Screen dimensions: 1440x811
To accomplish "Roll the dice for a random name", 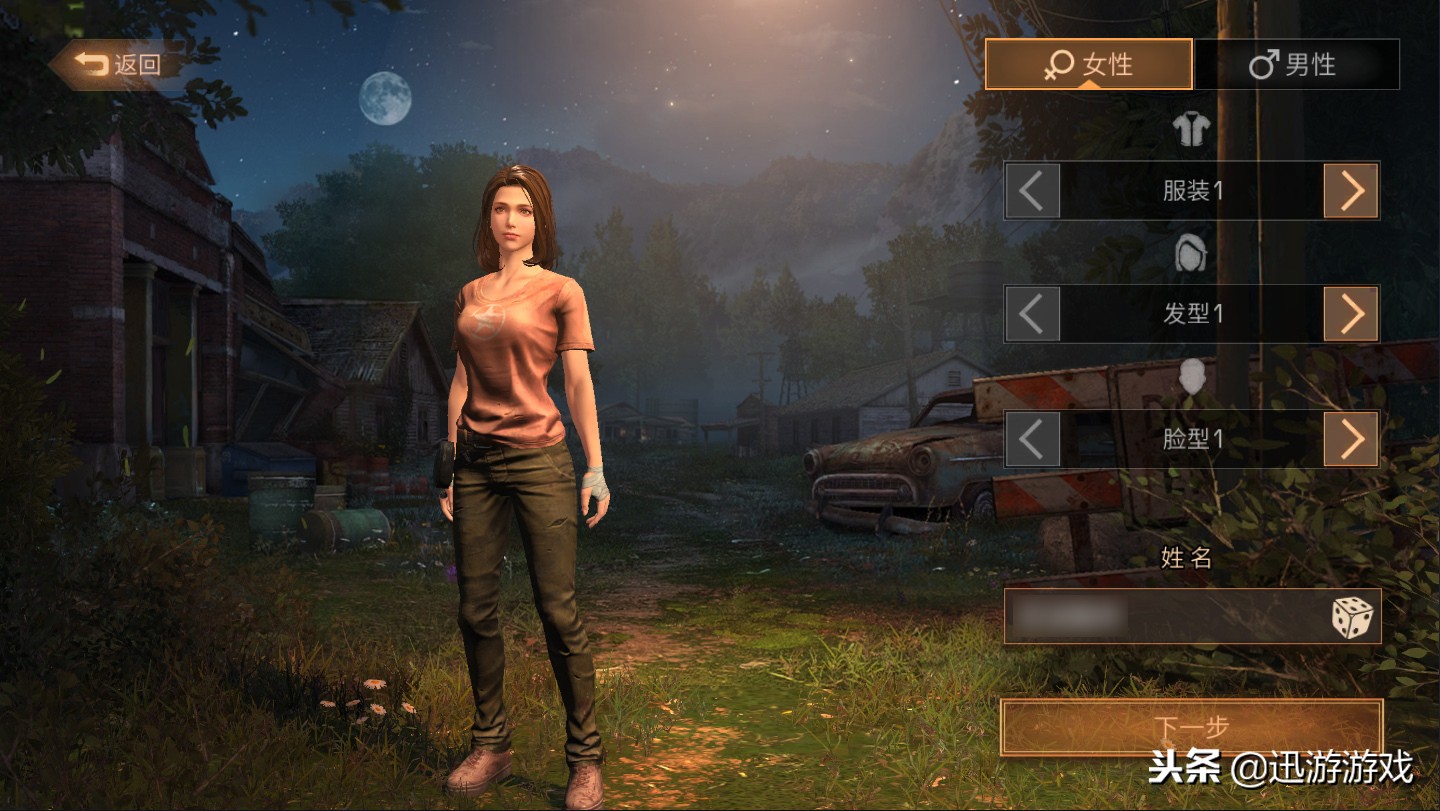I will [1351, 617].
